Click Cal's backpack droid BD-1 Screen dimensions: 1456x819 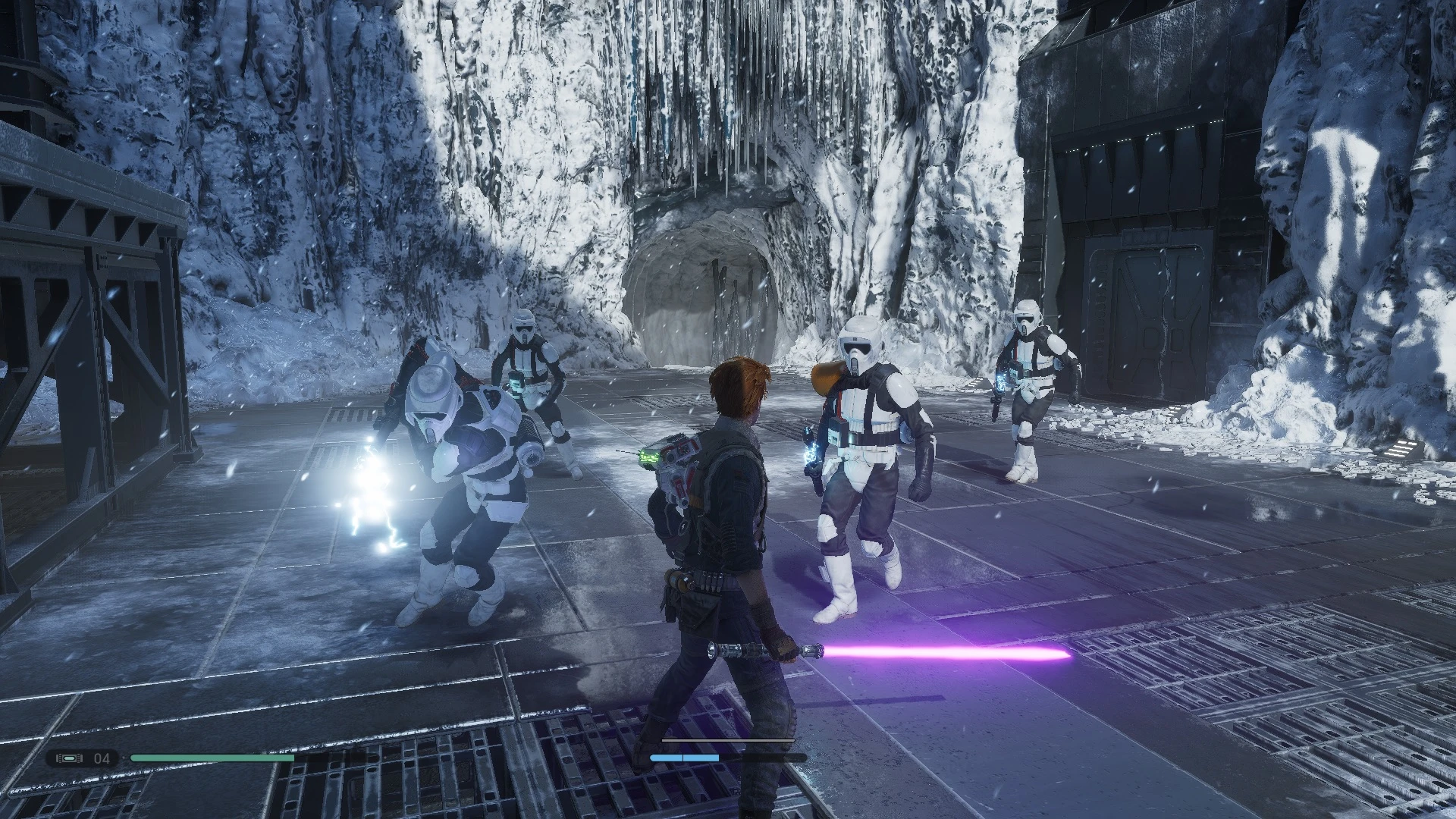pyautogui.click(x=675, y=463)
